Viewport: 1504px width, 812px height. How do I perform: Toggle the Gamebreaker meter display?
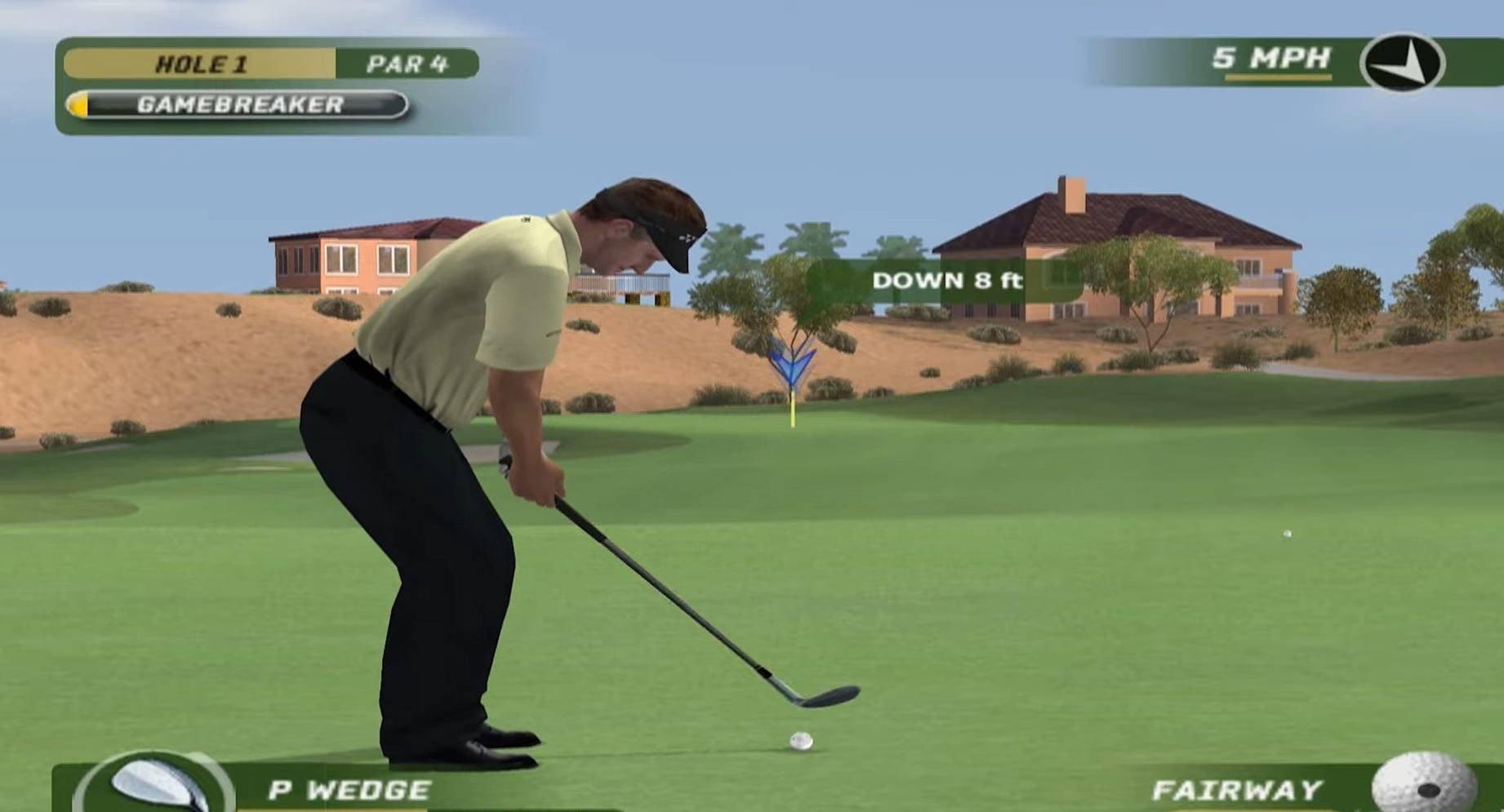tap(241, 103)
